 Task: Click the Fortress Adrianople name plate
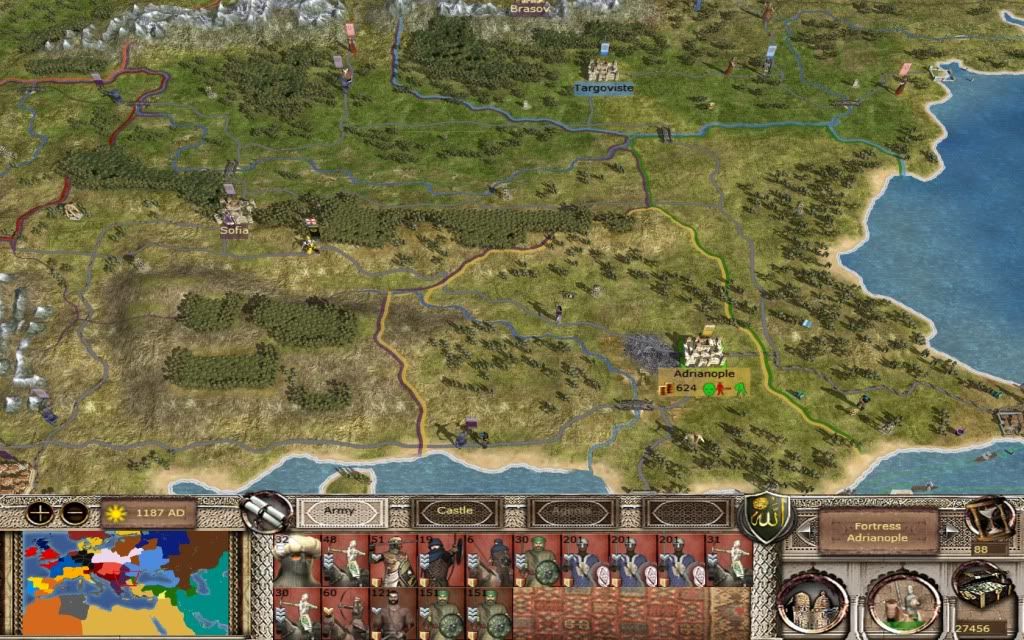tap(877, 531)
